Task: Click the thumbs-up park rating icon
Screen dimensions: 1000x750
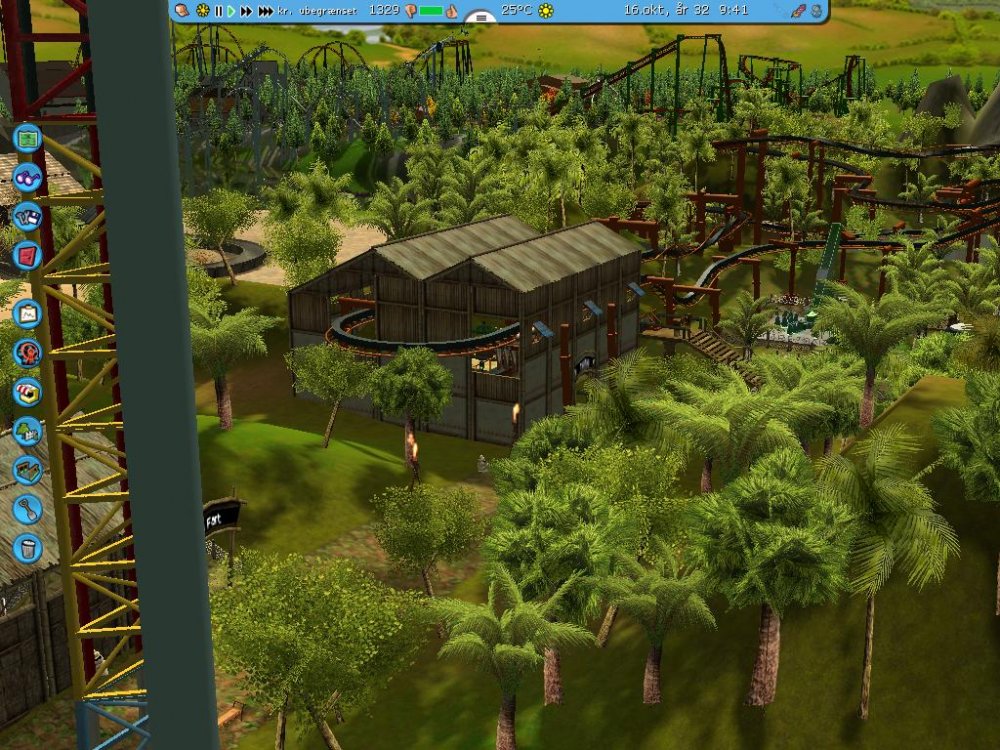Action: pos(451,11)
